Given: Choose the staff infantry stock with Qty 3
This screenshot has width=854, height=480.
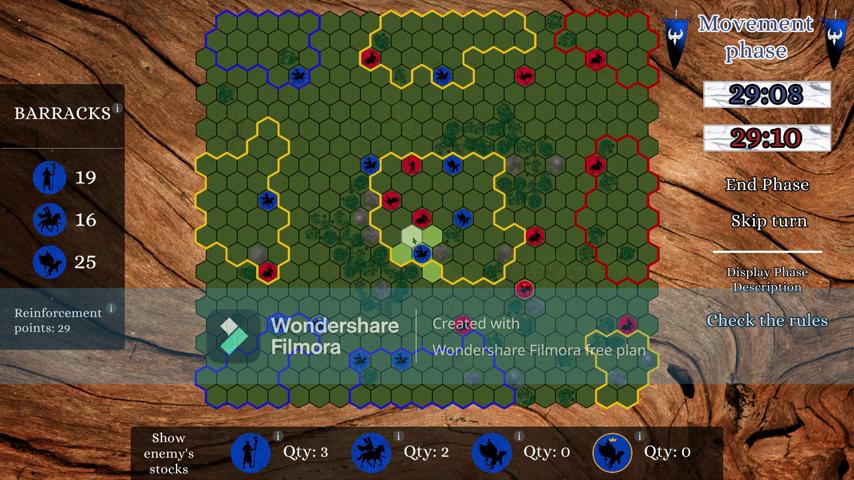Looking at the screenshot, I should (251, 453).
